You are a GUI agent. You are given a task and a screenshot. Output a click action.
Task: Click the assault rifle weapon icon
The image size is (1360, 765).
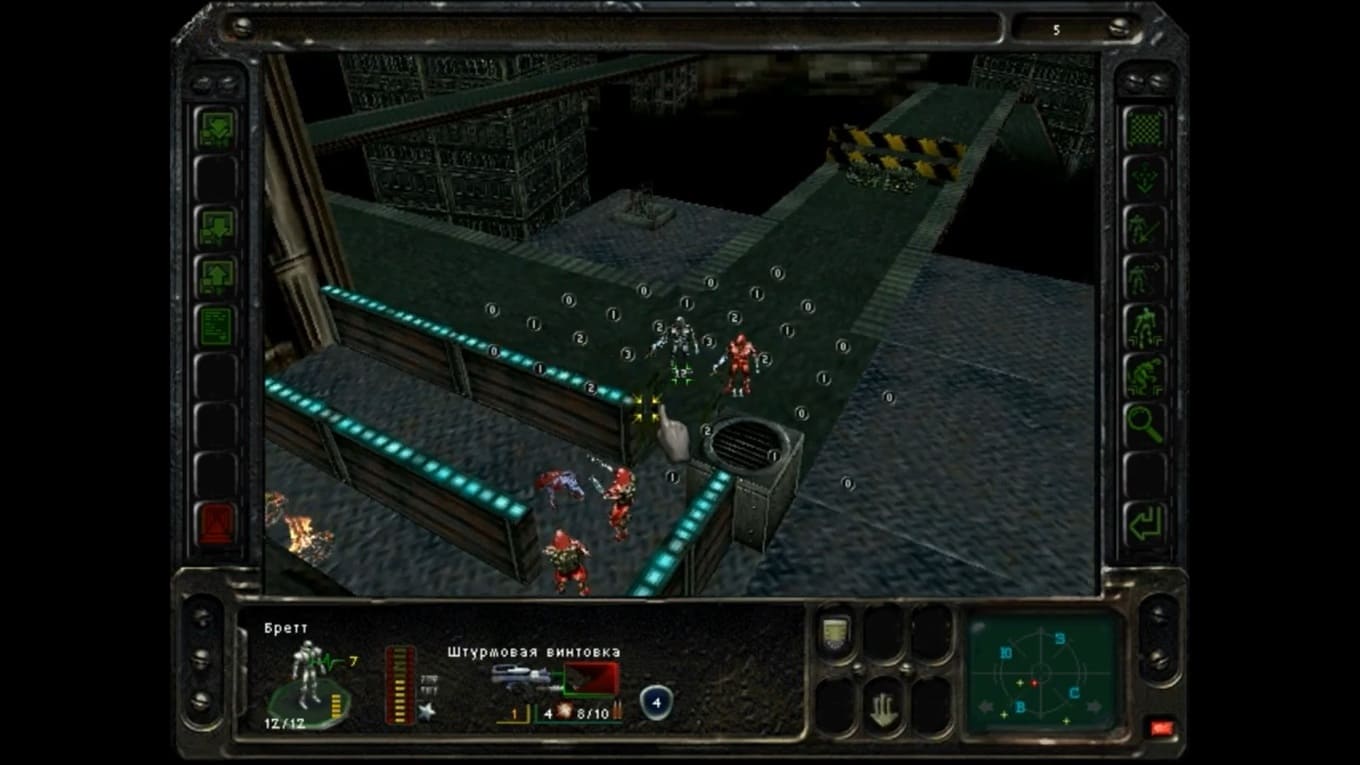(526, 680)
